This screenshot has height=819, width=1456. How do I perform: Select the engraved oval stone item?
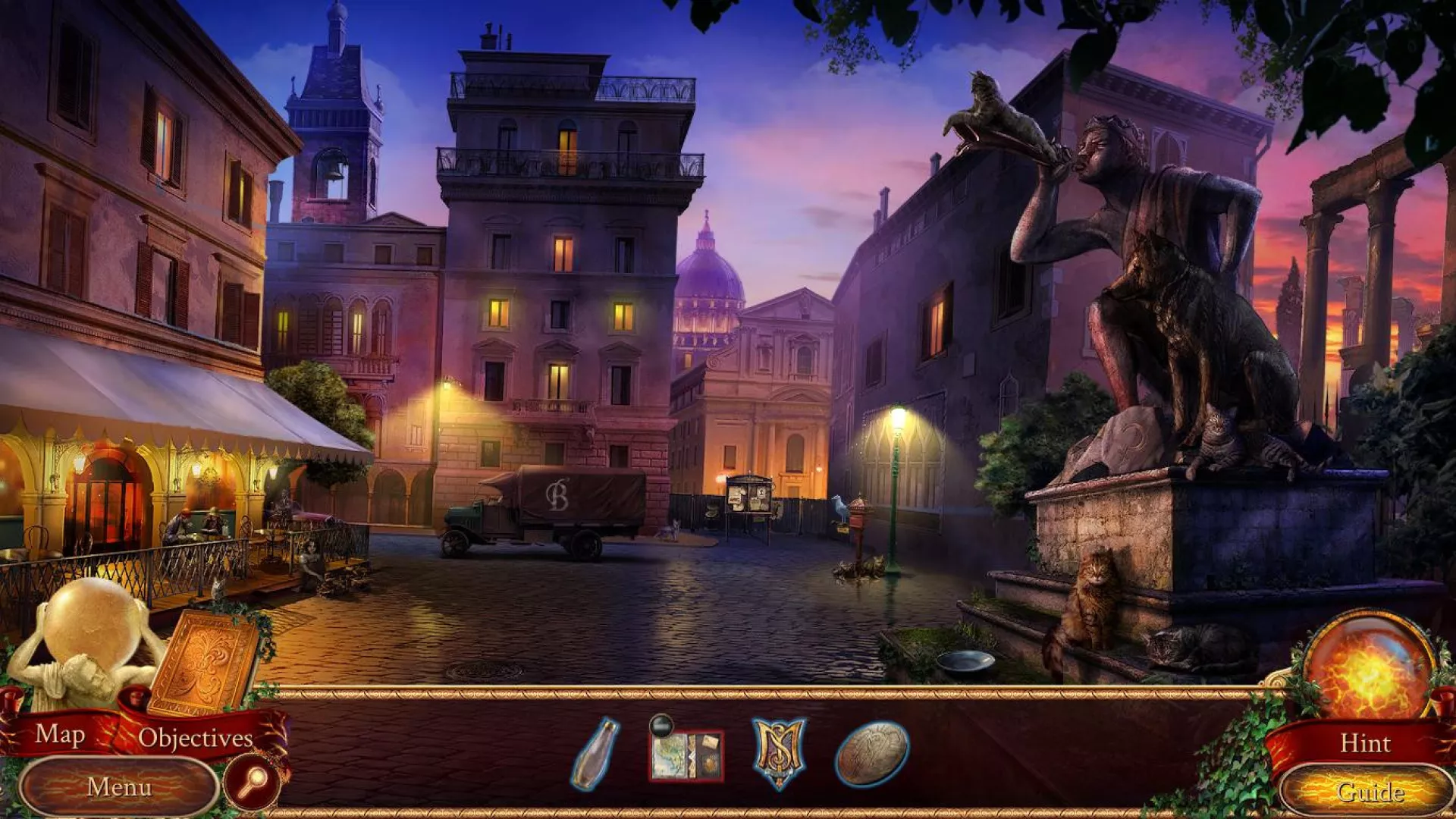point(872,753)
